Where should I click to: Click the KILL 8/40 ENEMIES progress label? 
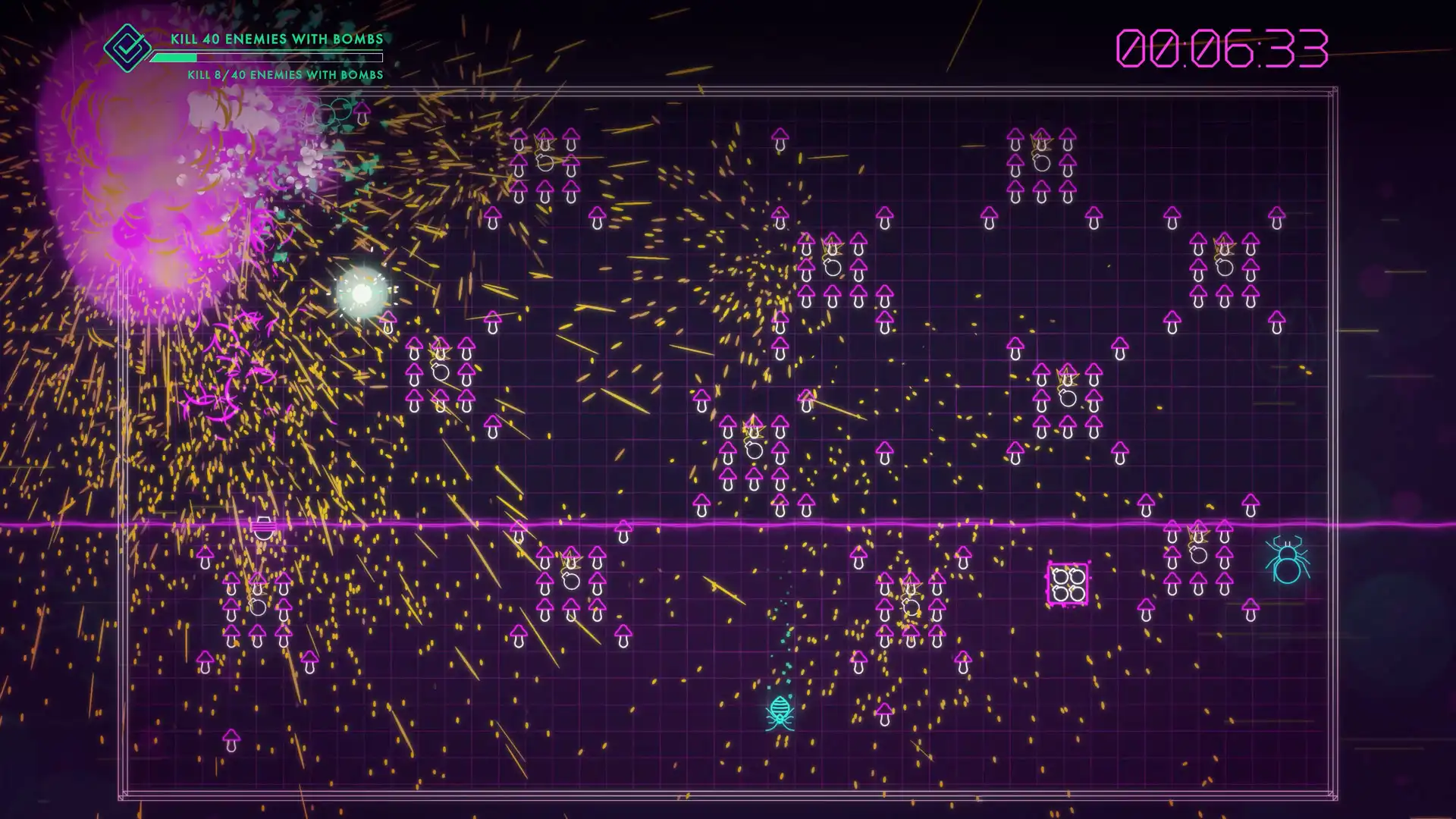(x=284, y=75)
